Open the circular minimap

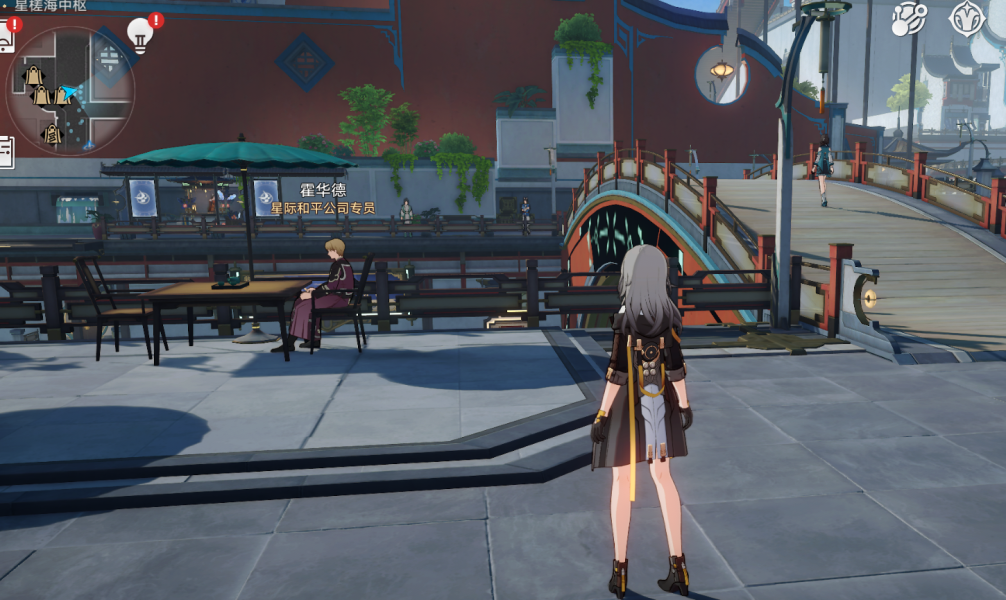click(70, 90)
